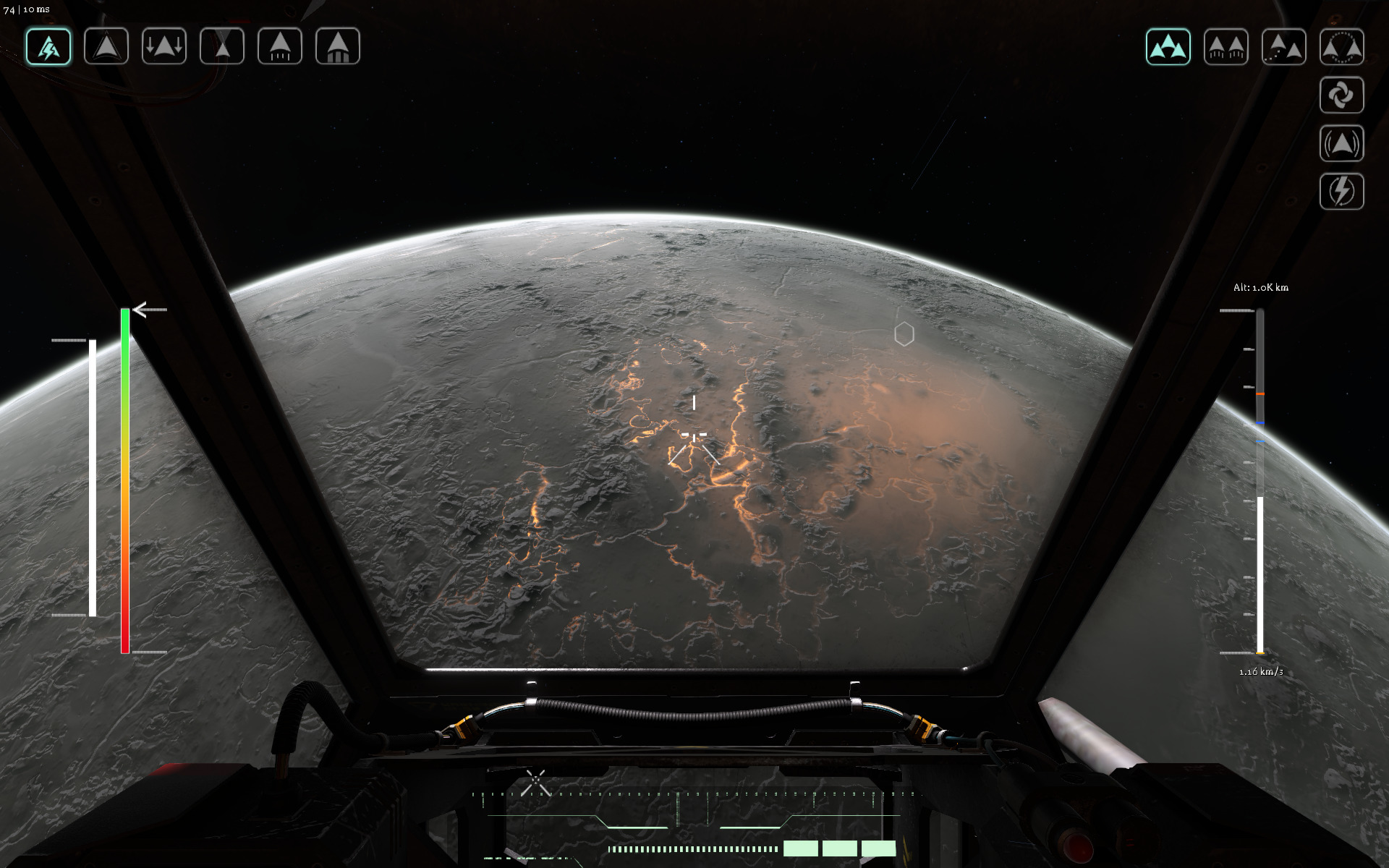The height and width of the screenshot is (868, 1389).
Task: Toggle the highlighted three-ship formation icon
Action: click(x=1168, y=47)
